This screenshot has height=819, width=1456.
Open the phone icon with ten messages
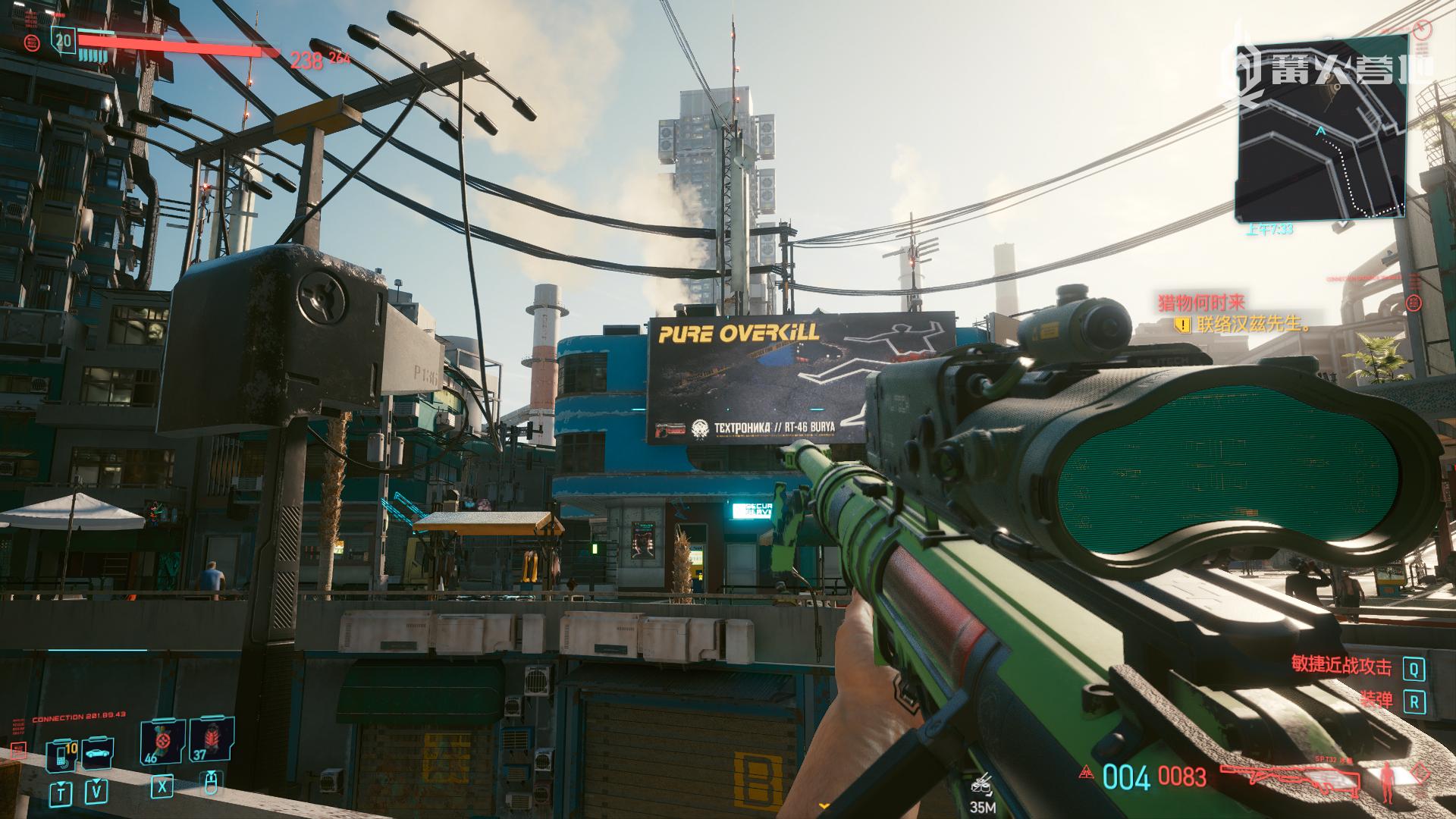(61, 755)
